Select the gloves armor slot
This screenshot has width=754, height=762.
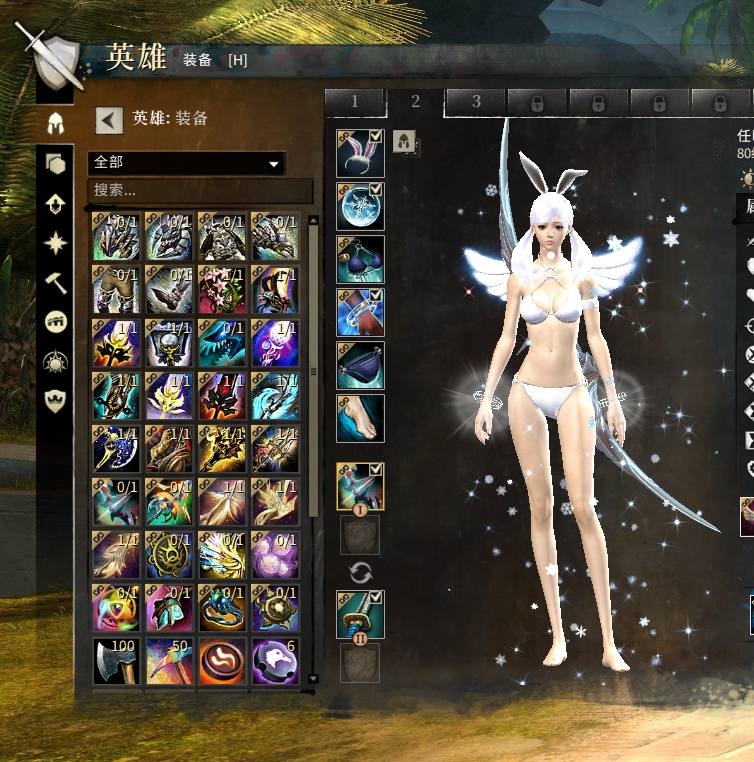coord(360,313)
